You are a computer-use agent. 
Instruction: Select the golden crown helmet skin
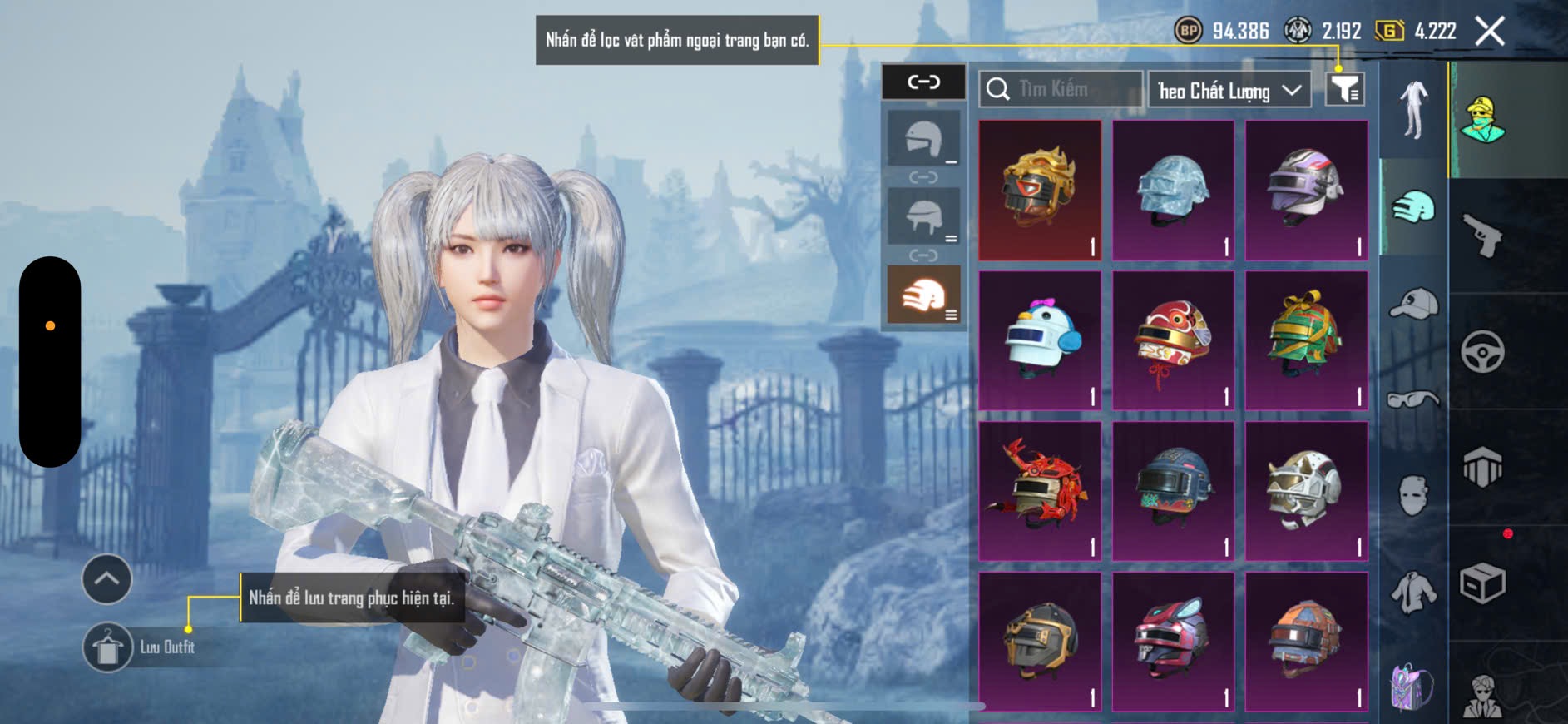[1040, 190]
